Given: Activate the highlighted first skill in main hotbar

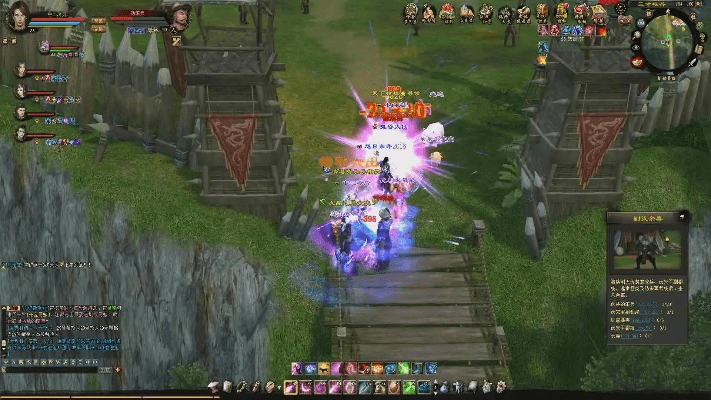Looking at the screenshot, I should click(291, 387).
